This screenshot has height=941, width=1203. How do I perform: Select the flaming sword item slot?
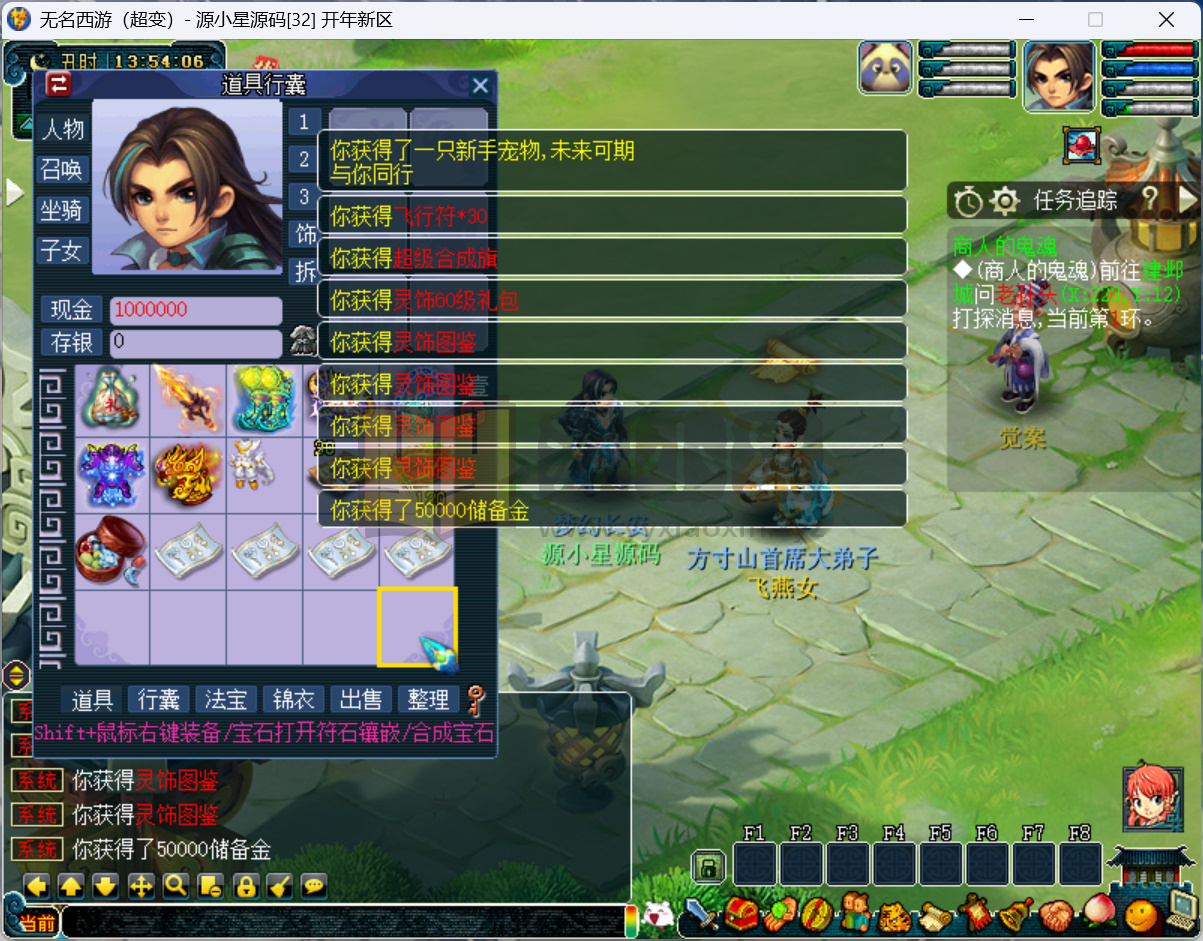pos(188,398)
